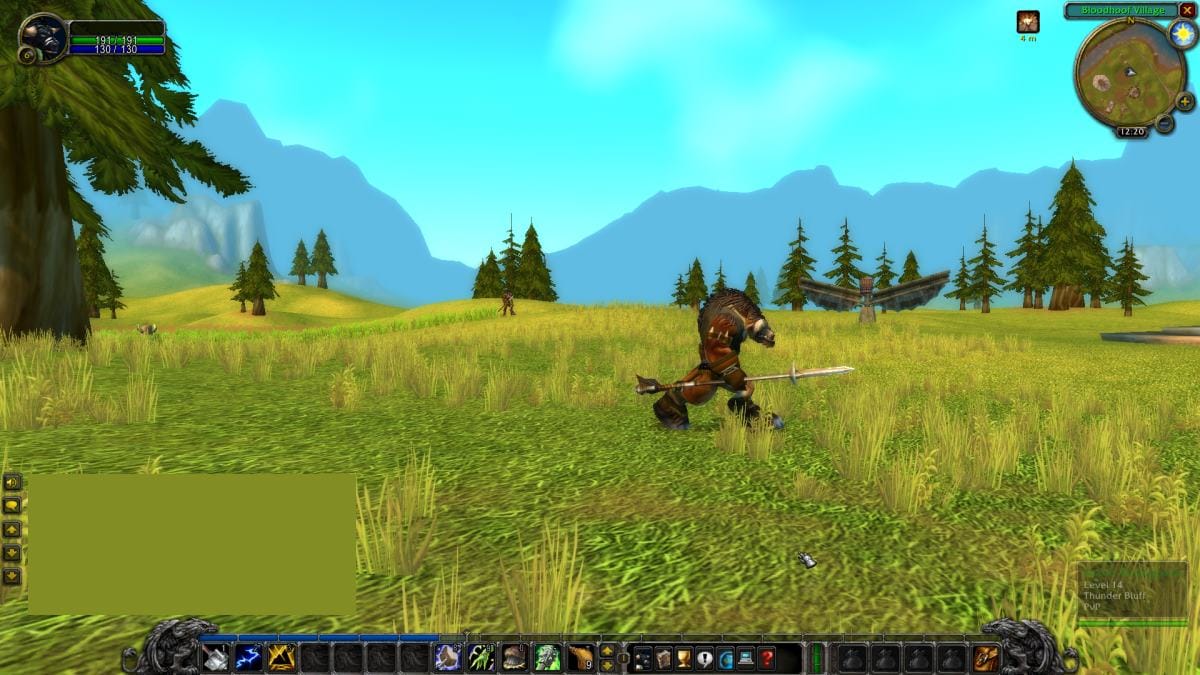1200x675 pixels.
Task: Close the minimap with the X button
Action: pyautogui.click(x=1187, y=10)
